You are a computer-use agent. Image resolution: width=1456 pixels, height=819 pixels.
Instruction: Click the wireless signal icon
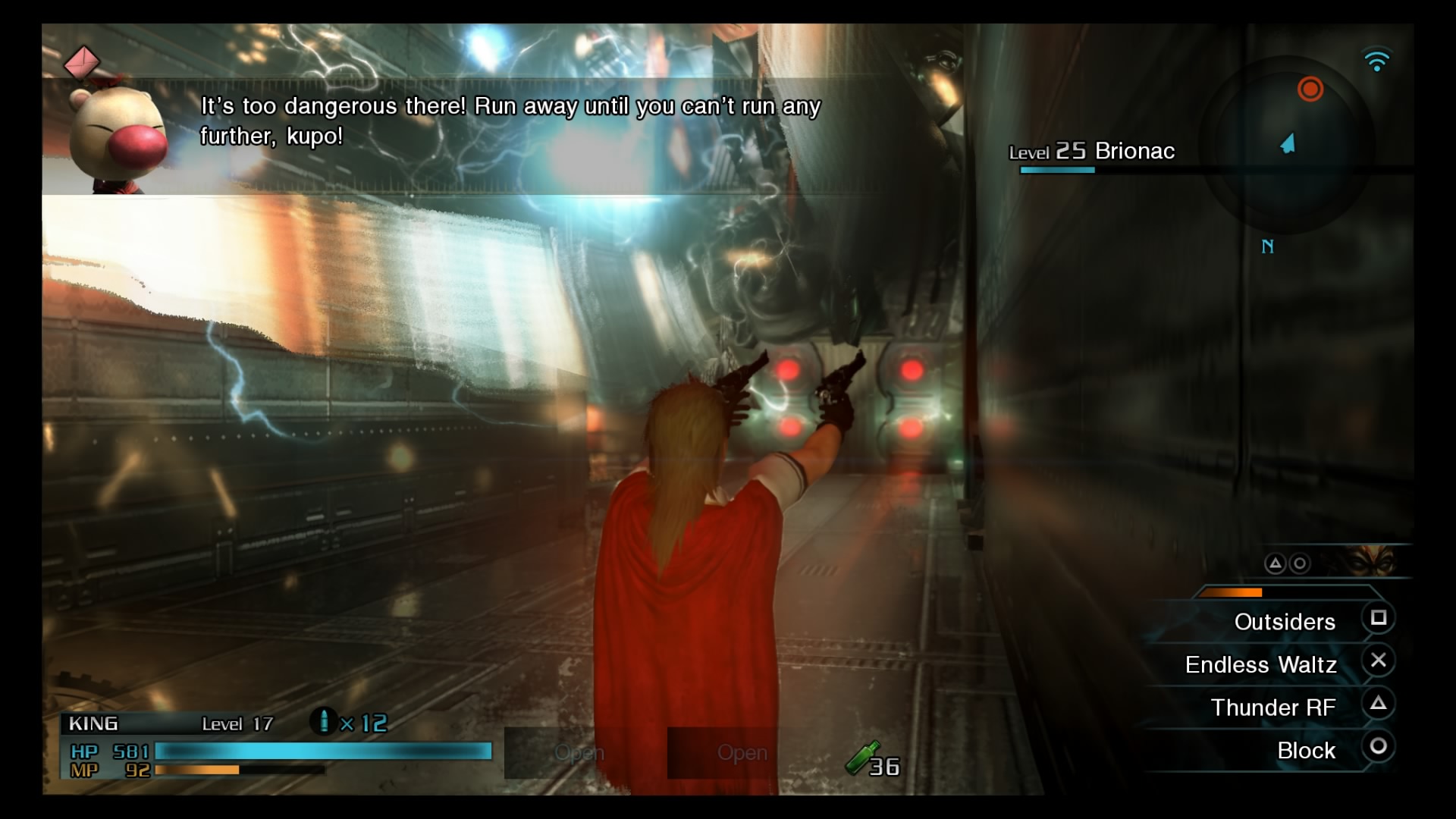[x=1376, y=60]
